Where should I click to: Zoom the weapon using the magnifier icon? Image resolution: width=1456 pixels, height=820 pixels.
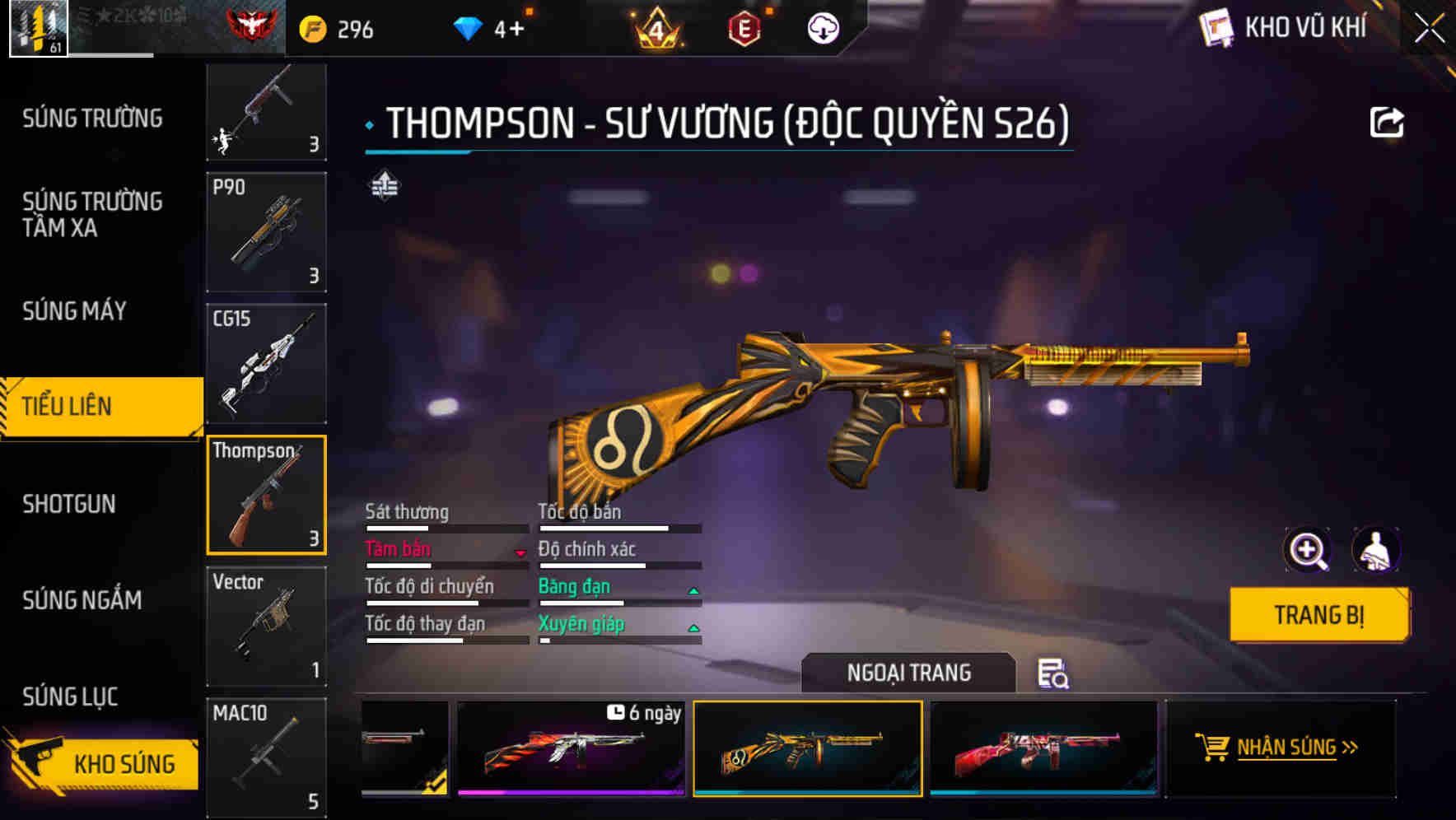click(1307, 550)
